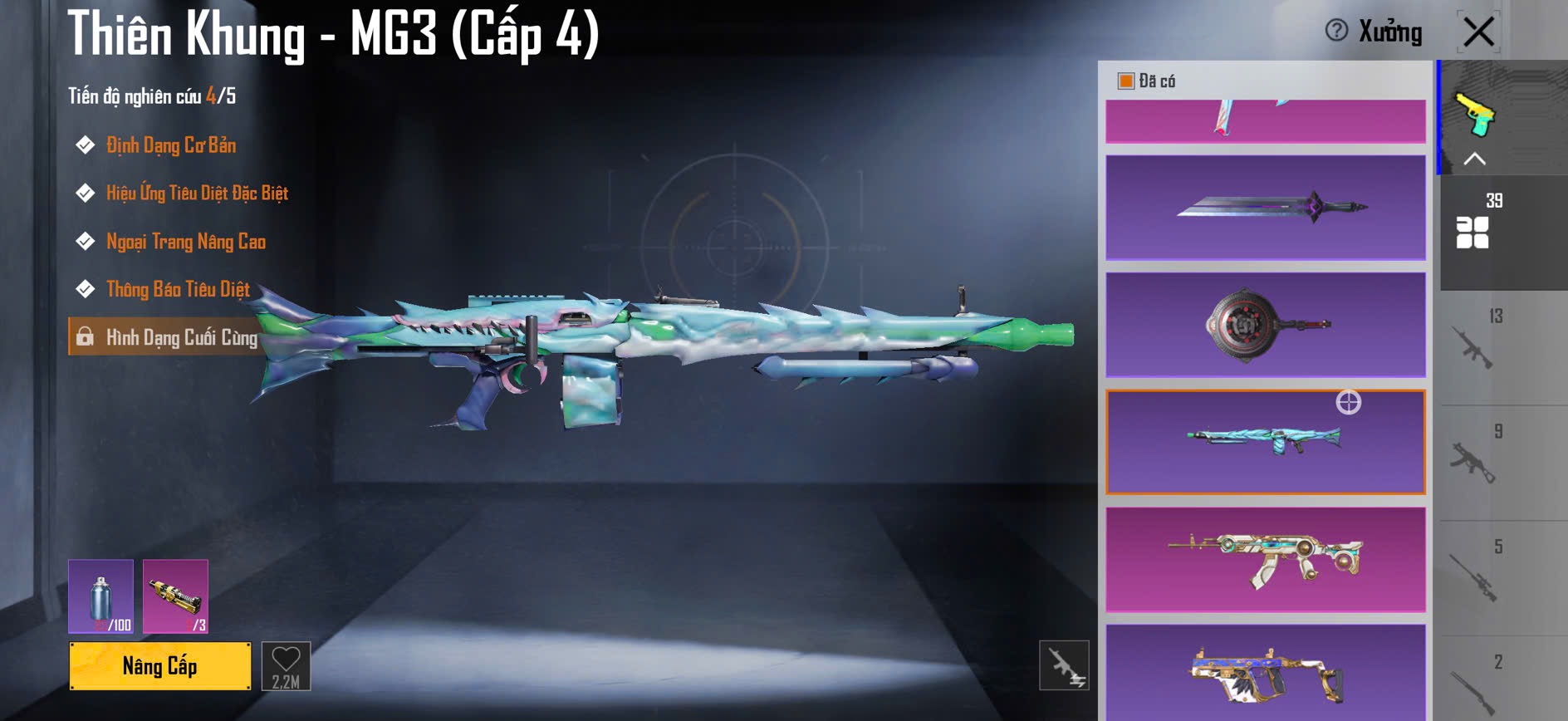Open the Xưởng help info
The height and width of the screenshot is (721, 1568).
pyautogui.click(x=1336, y=32)
